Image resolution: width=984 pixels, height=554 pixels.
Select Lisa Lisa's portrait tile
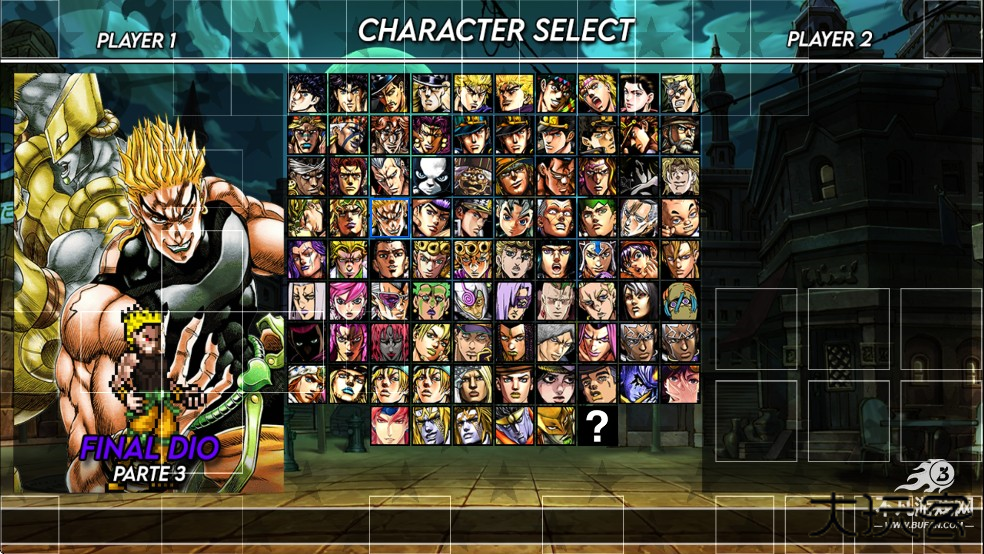pyautogui.click(x=638, y=94)
